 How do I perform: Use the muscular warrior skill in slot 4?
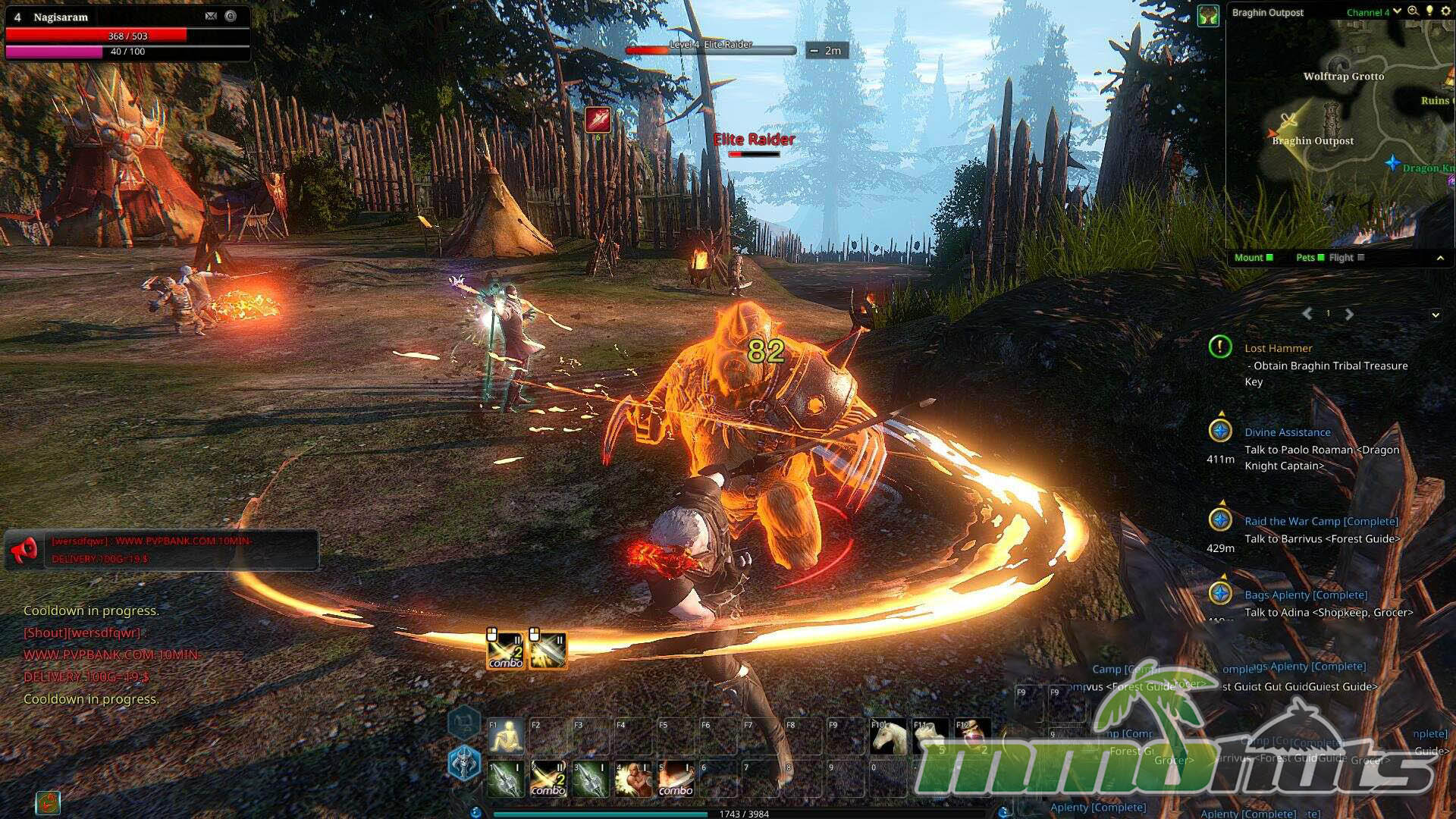point(633,779)
